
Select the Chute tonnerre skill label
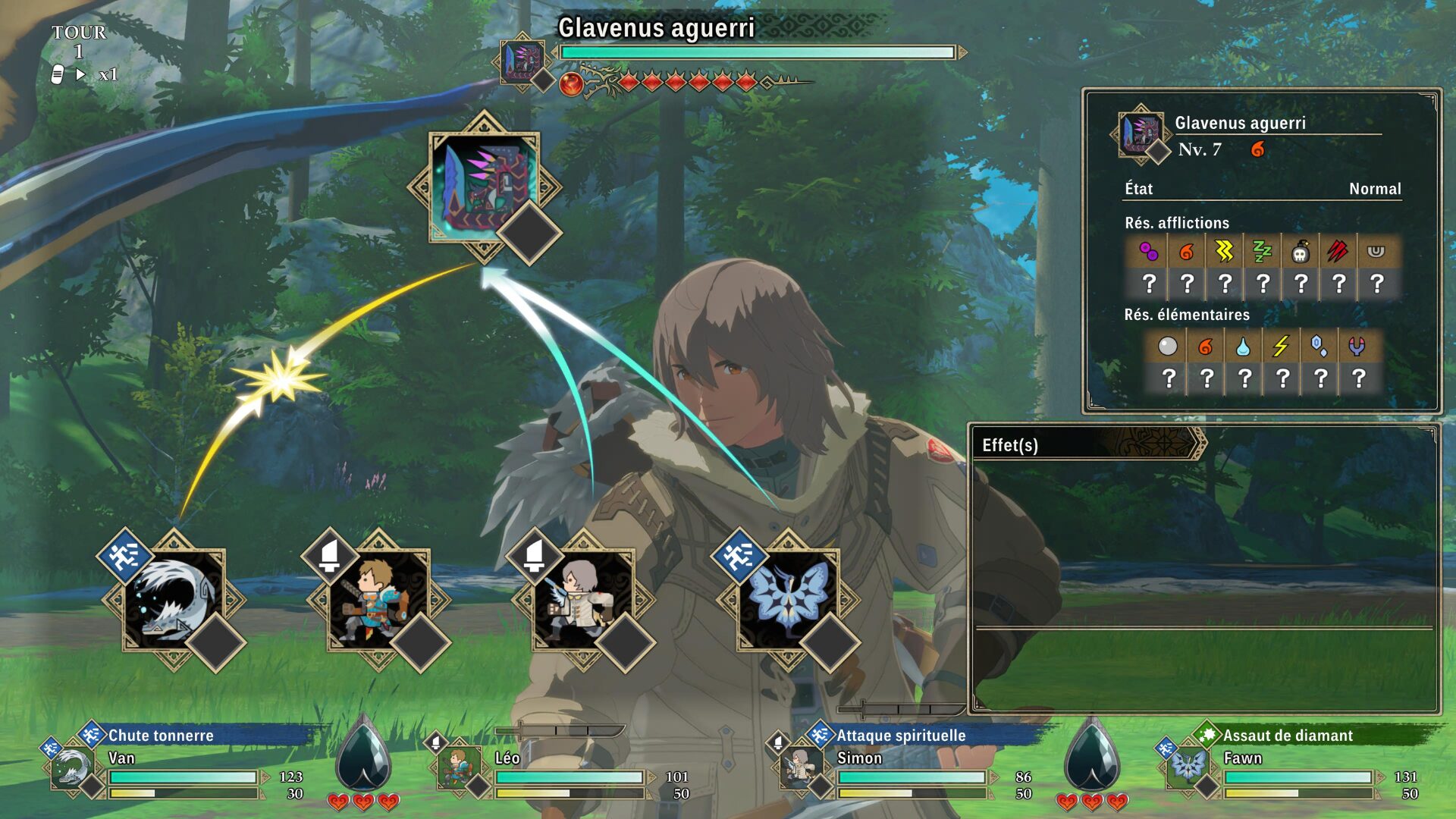(161, 735)
